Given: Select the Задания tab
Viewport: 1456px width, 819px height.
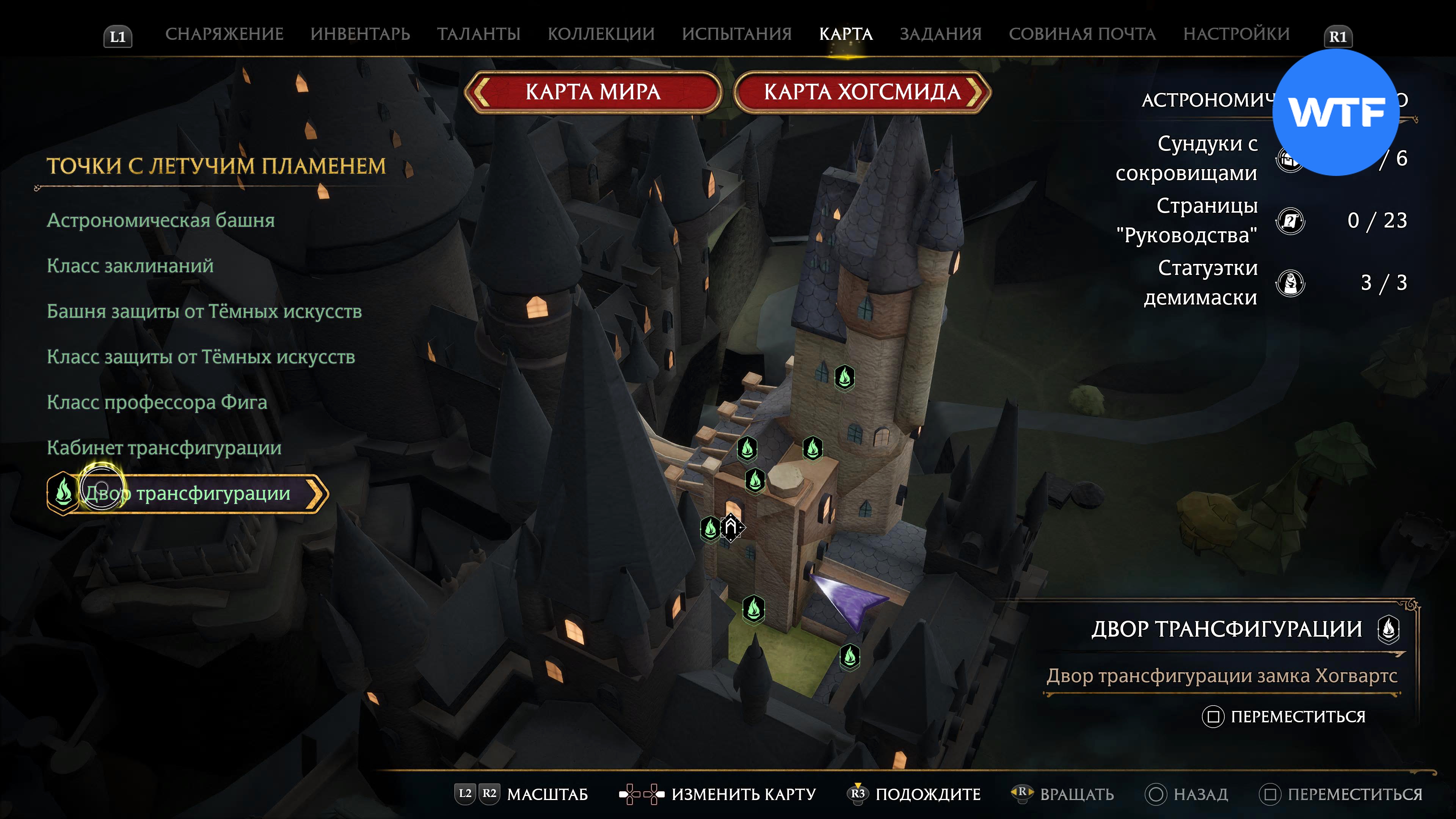Looking at the screenshot, I should pyautogui.click(x=940, y=34).
